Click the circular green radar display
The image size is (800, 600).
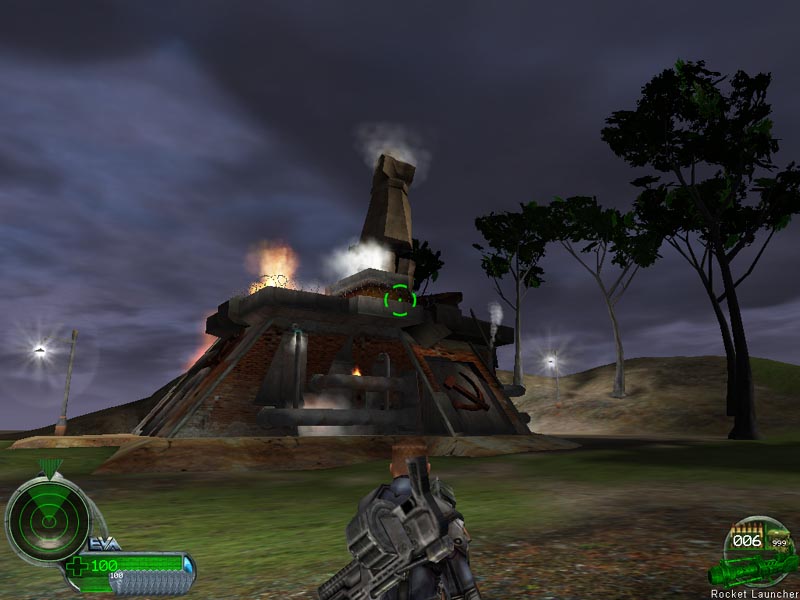point(46,516)
